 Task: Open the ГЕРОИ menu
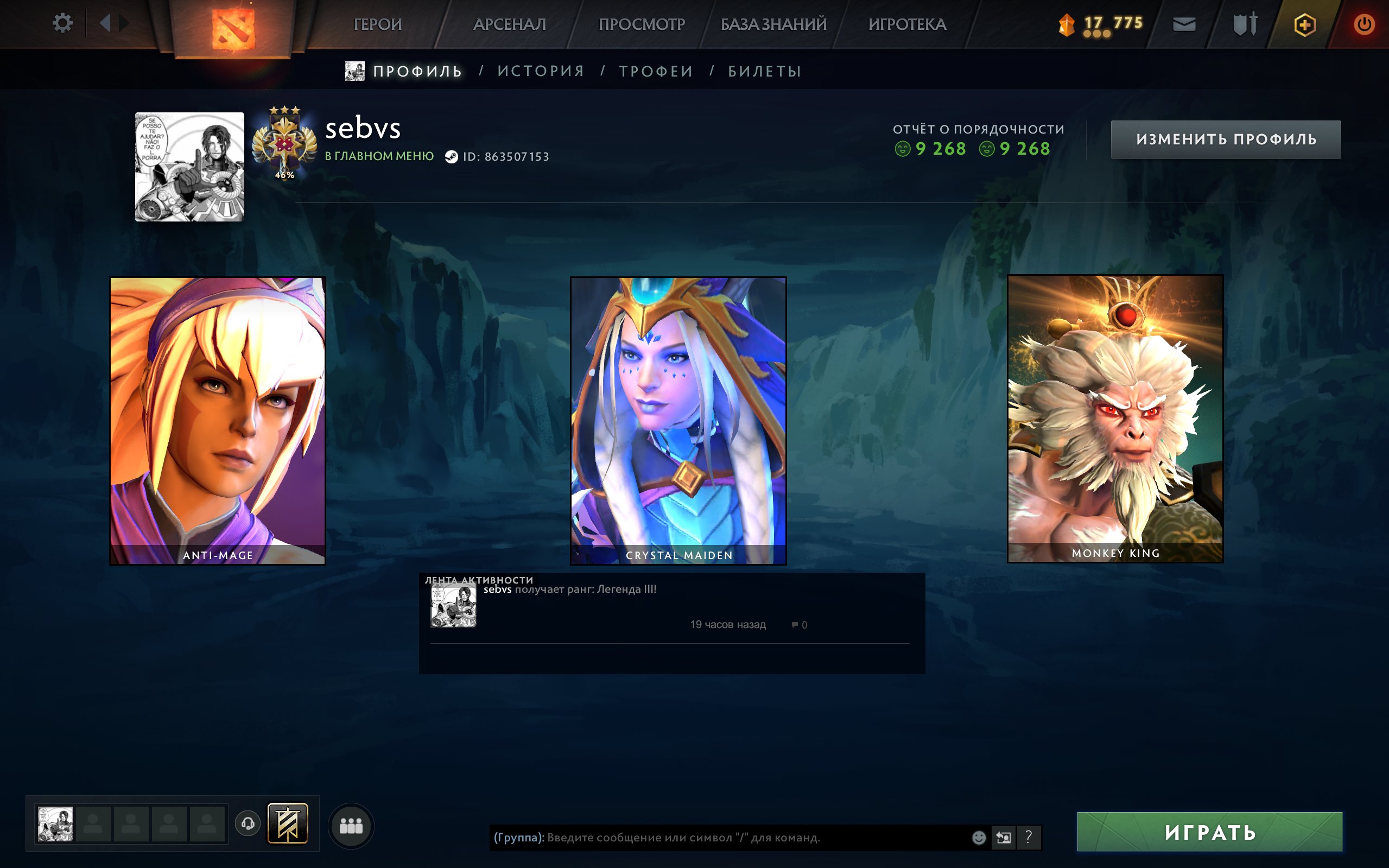[x=378, y=24]
